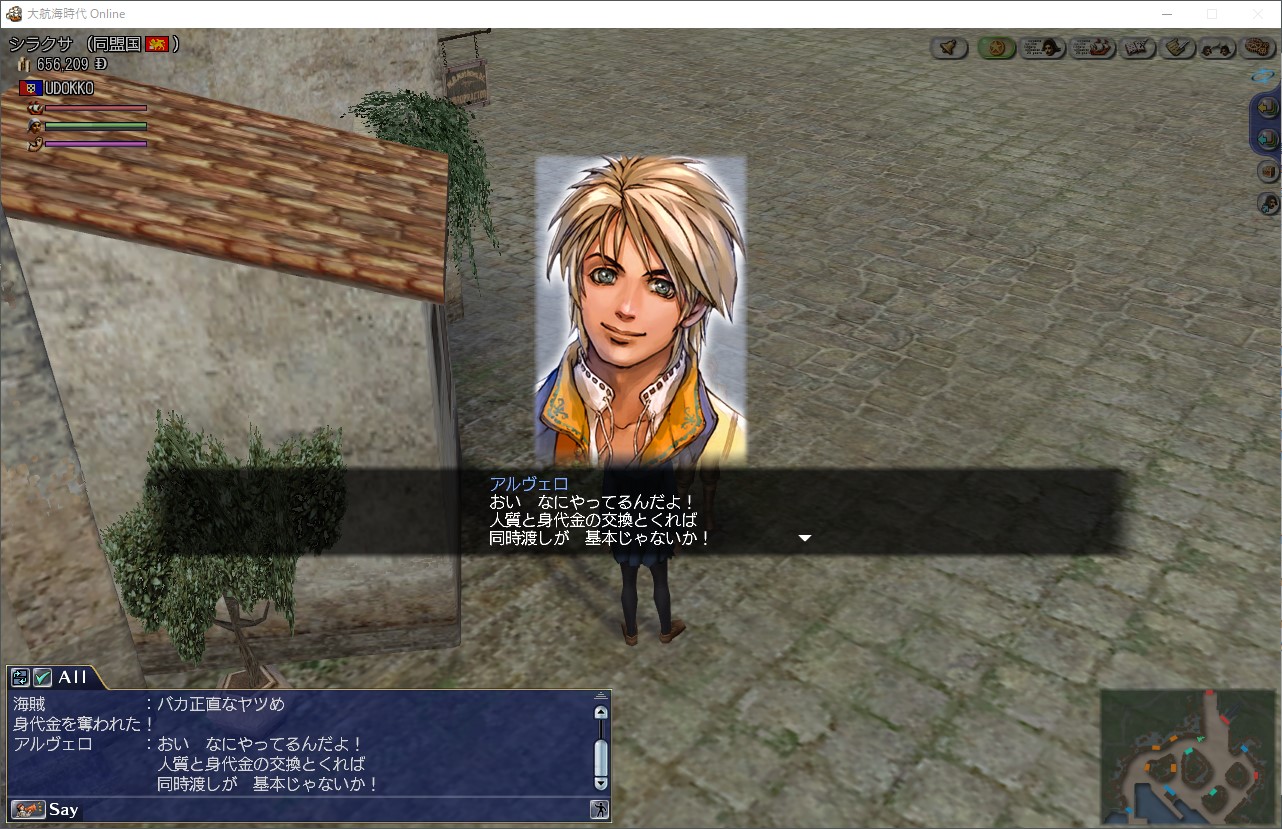Image resolution: width=1282 pixels, height=829 pixels.
Task: Close the game window
Action: [x=1258, y=14]
